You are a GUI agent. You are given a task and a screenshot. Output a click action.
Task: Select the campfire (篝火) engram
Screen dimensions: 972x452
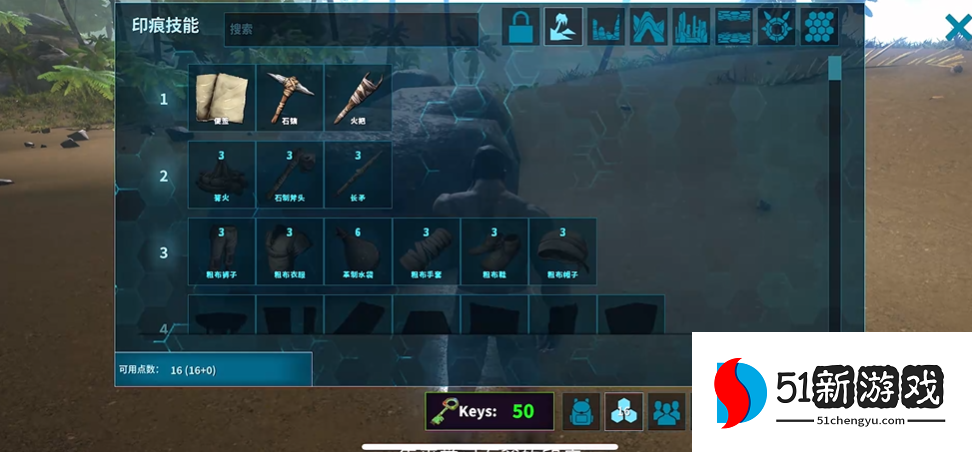(222, 174)
